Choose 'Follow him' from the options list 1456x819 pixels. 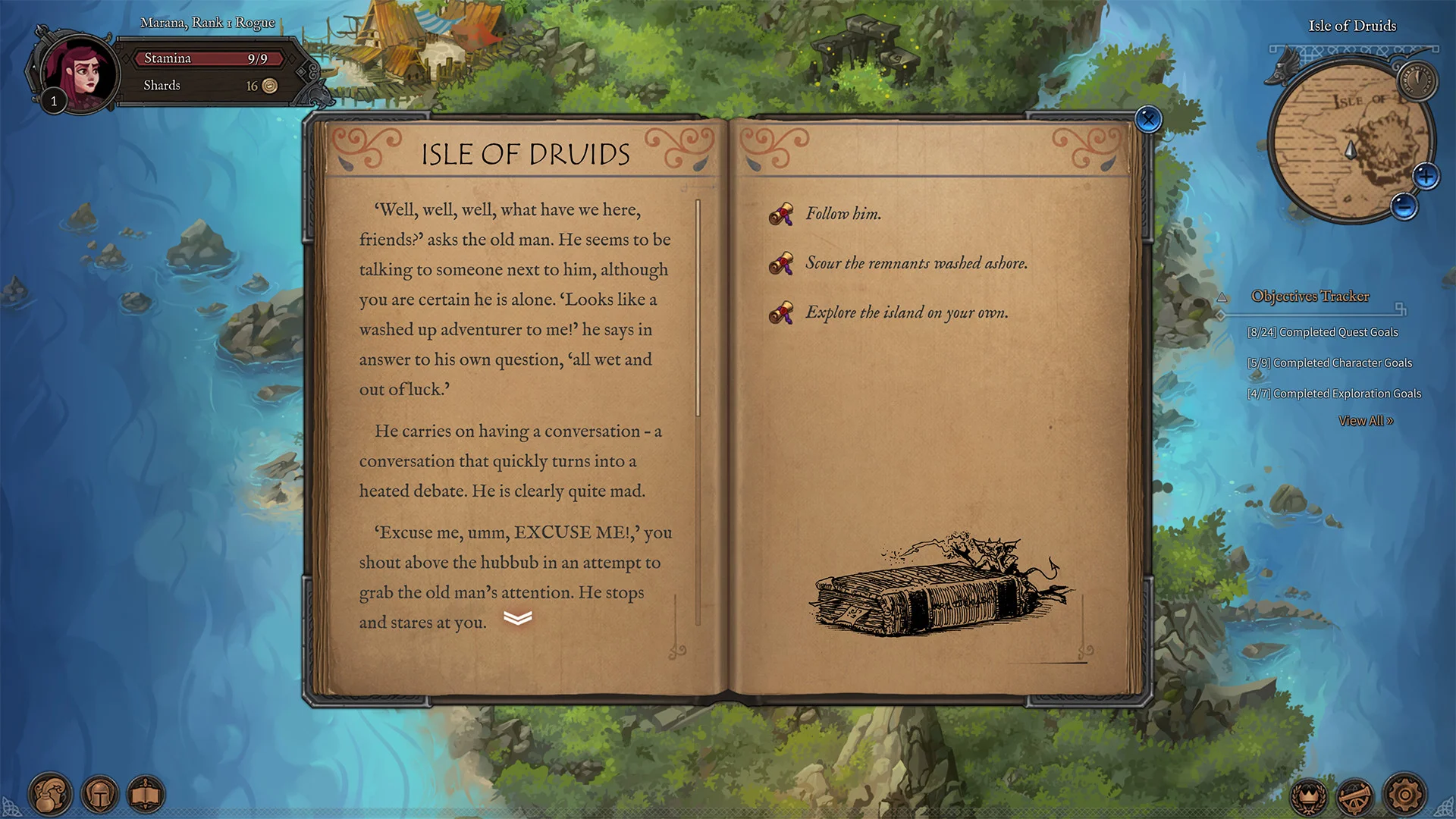(x=843, y=214)
